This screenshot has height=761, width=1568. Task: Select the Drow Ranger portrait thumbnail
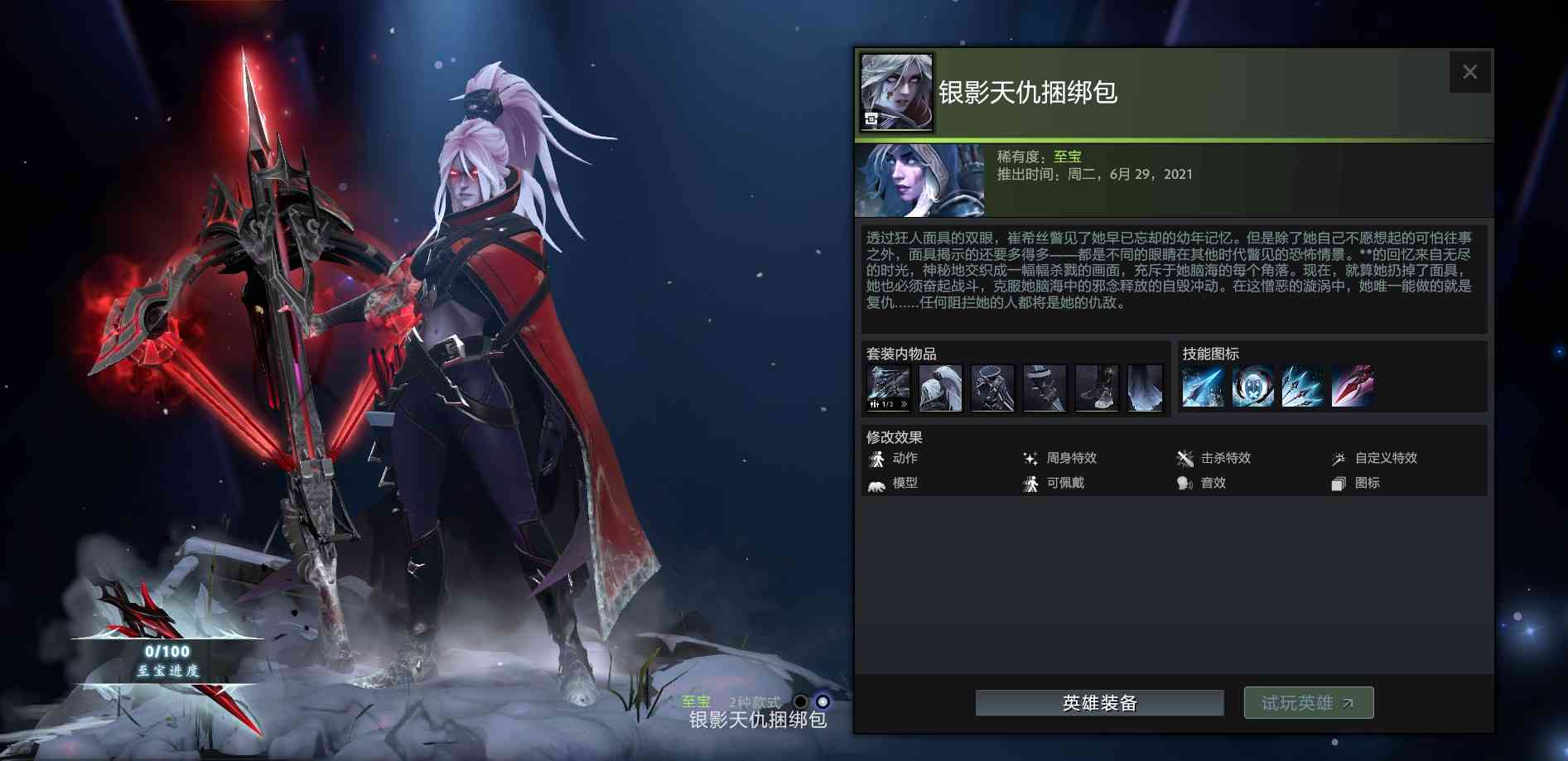pyautogui.click(x=922, y=179)
